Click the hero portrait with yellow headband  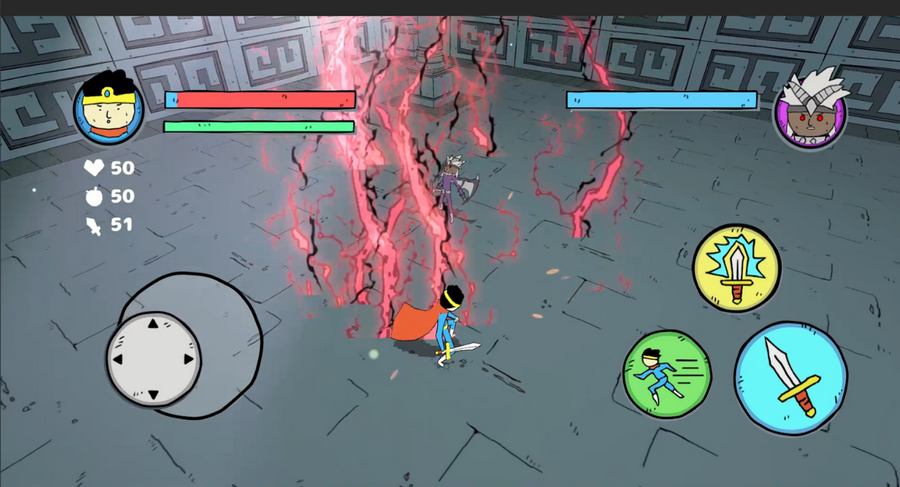(x=108, y=109)
